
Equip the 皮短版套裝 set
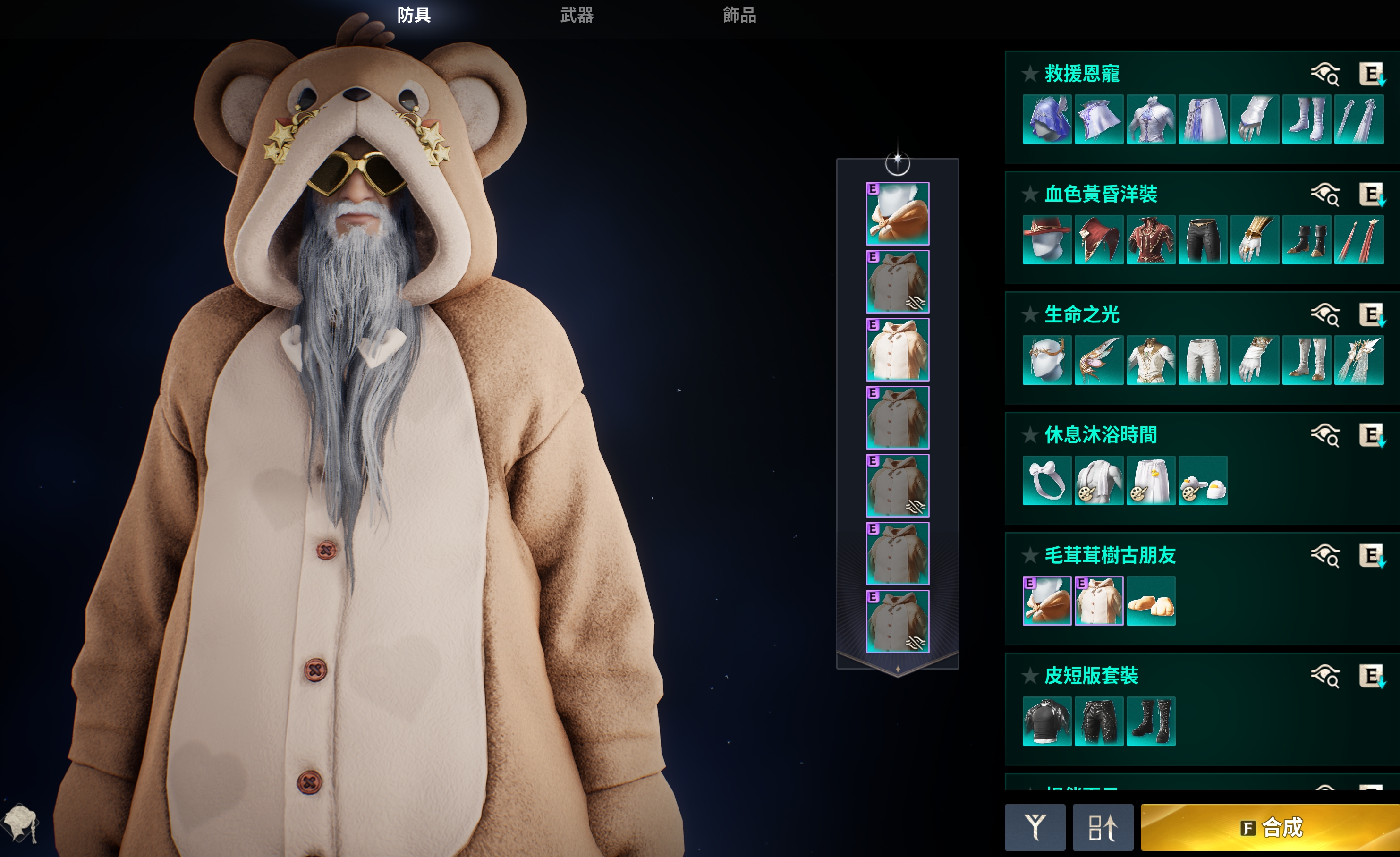[x=1372, y=677]
